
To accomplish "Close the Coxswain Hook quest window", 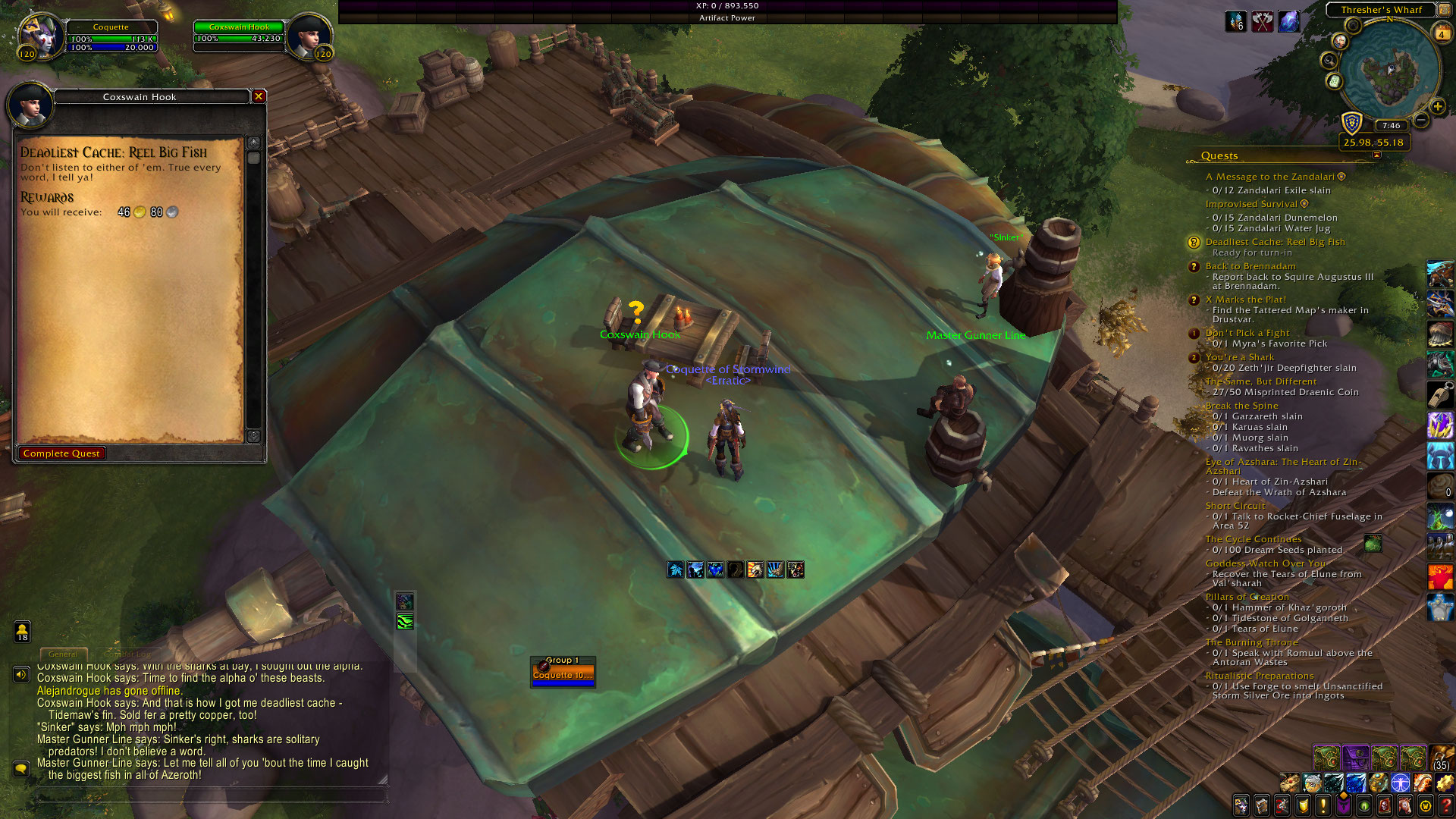I will [x=259, y=96].
